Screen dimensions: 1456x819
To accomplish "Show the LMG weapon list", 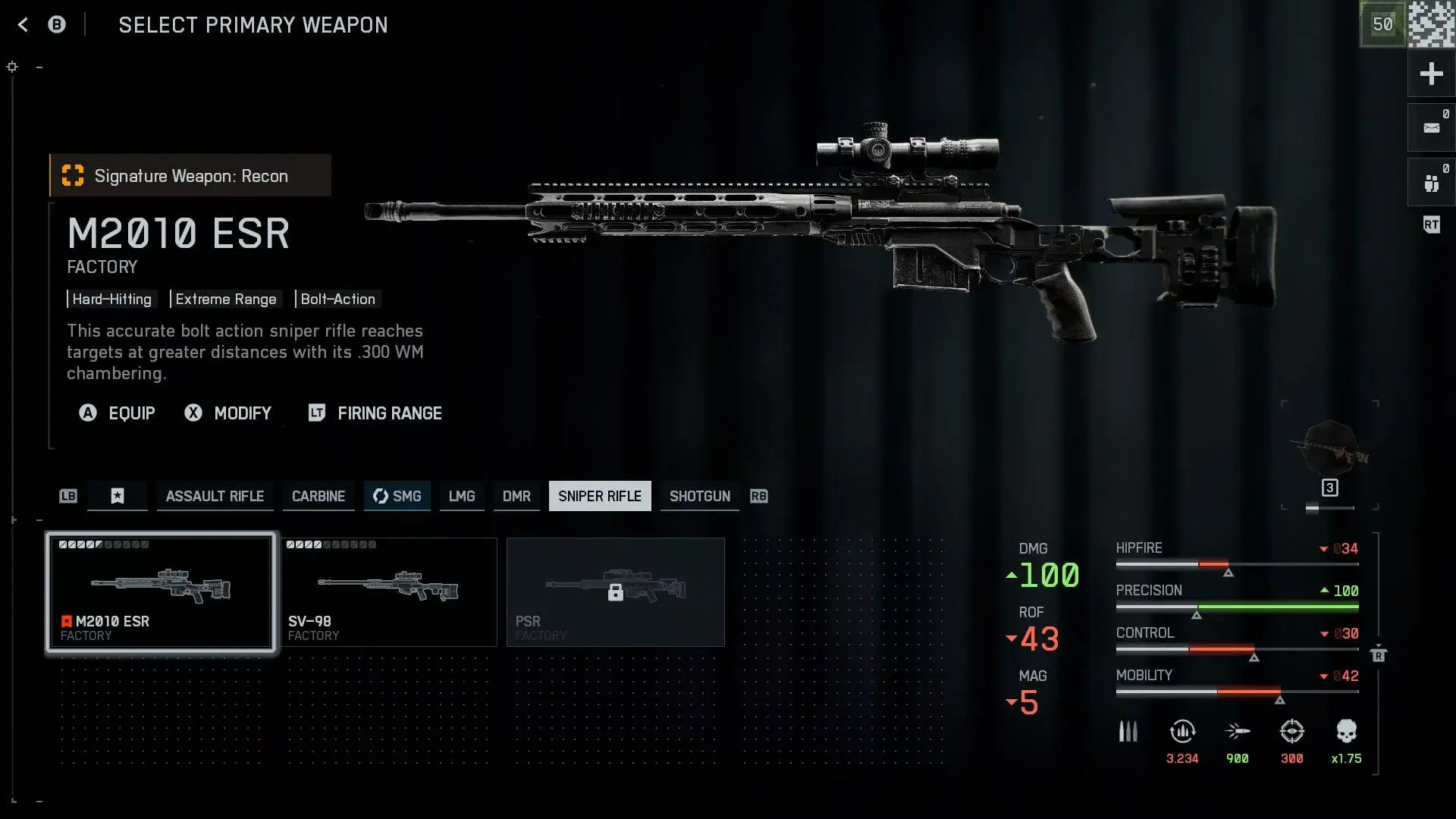I will [462, 496].
